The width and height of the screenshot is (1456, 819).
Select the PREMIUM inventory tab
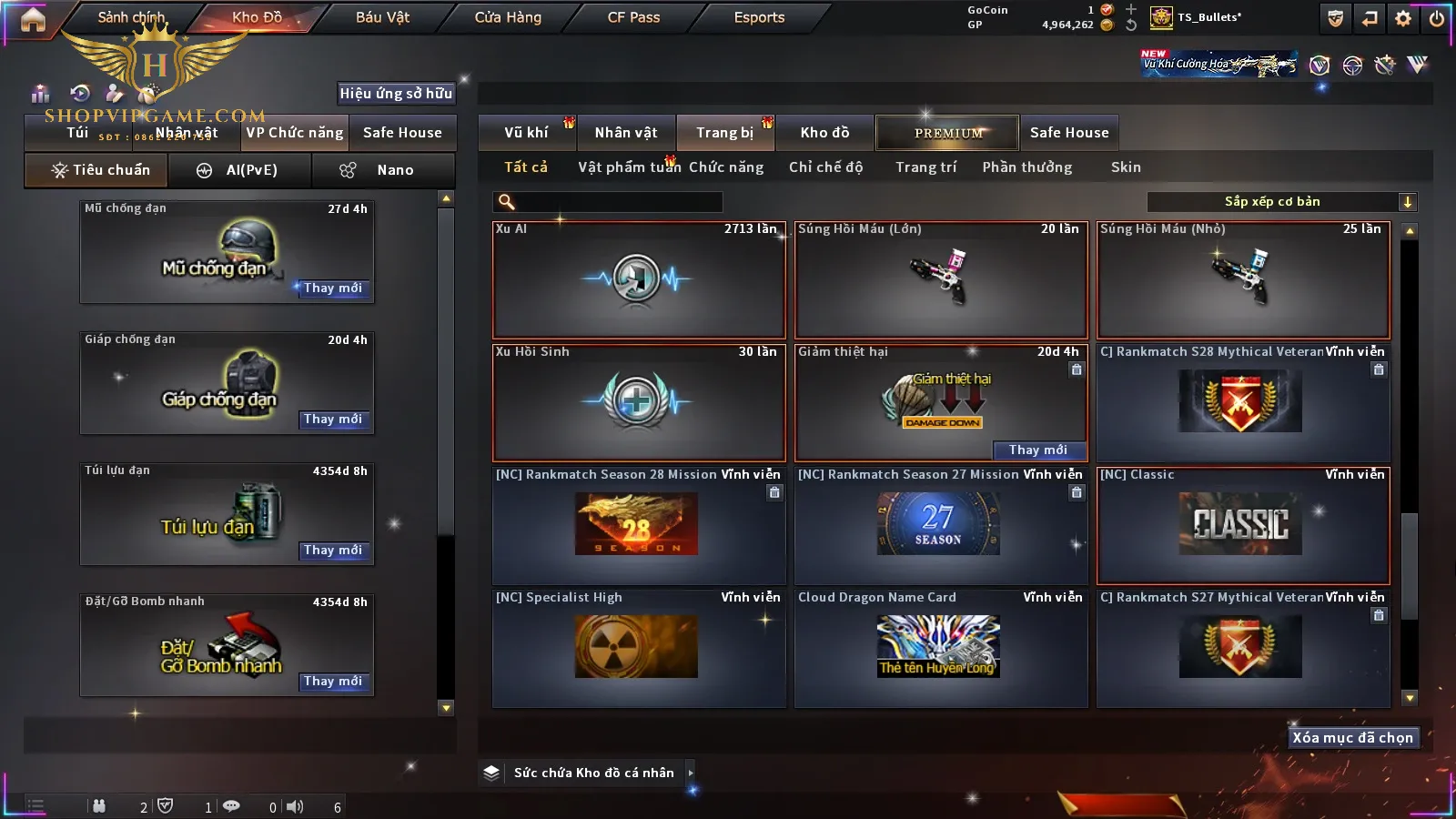point(947,133)
